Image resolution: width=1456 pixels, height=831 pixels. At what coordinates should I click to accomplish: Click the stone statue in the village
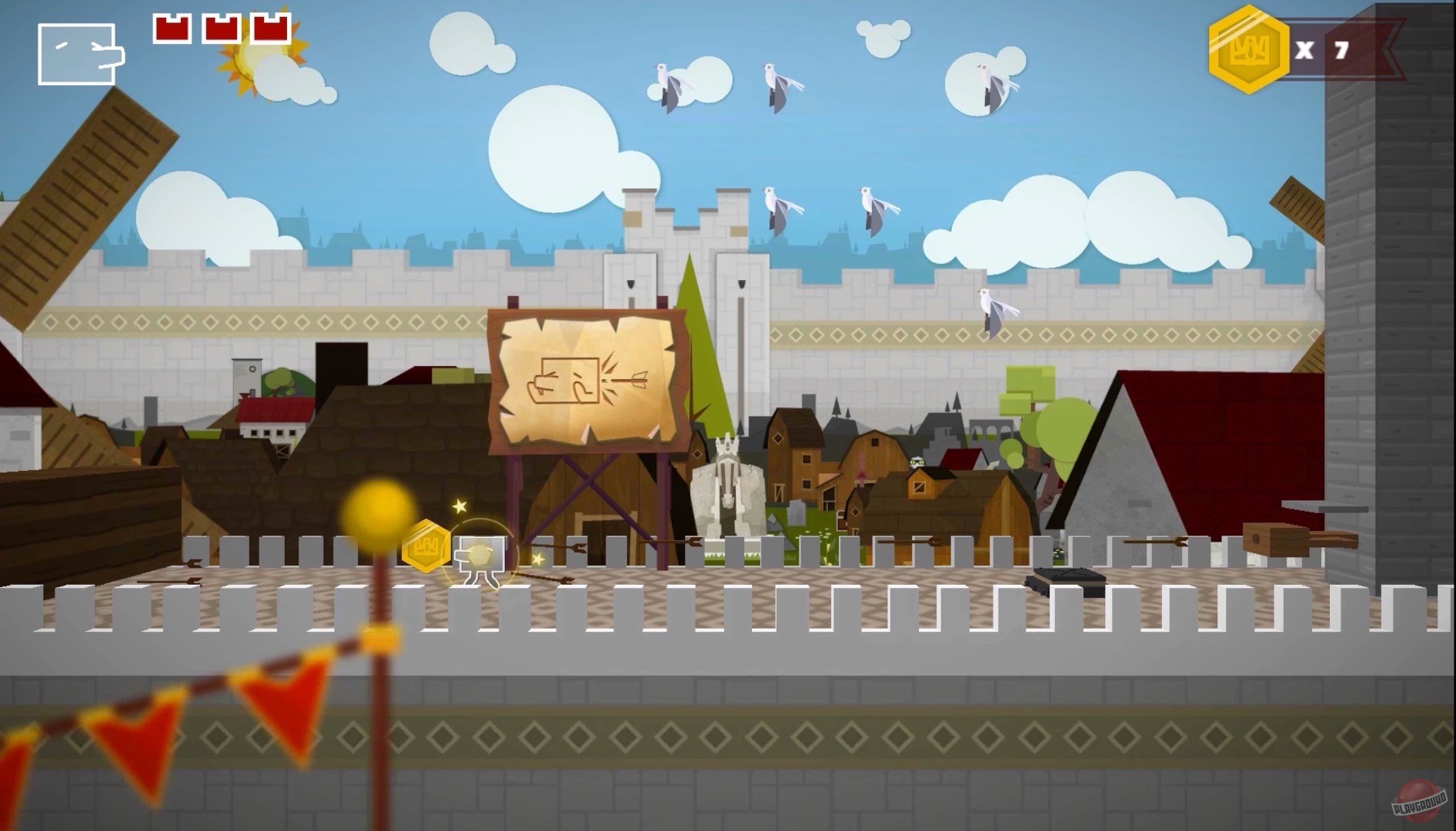pyautogui.click(x=726, y=485)
